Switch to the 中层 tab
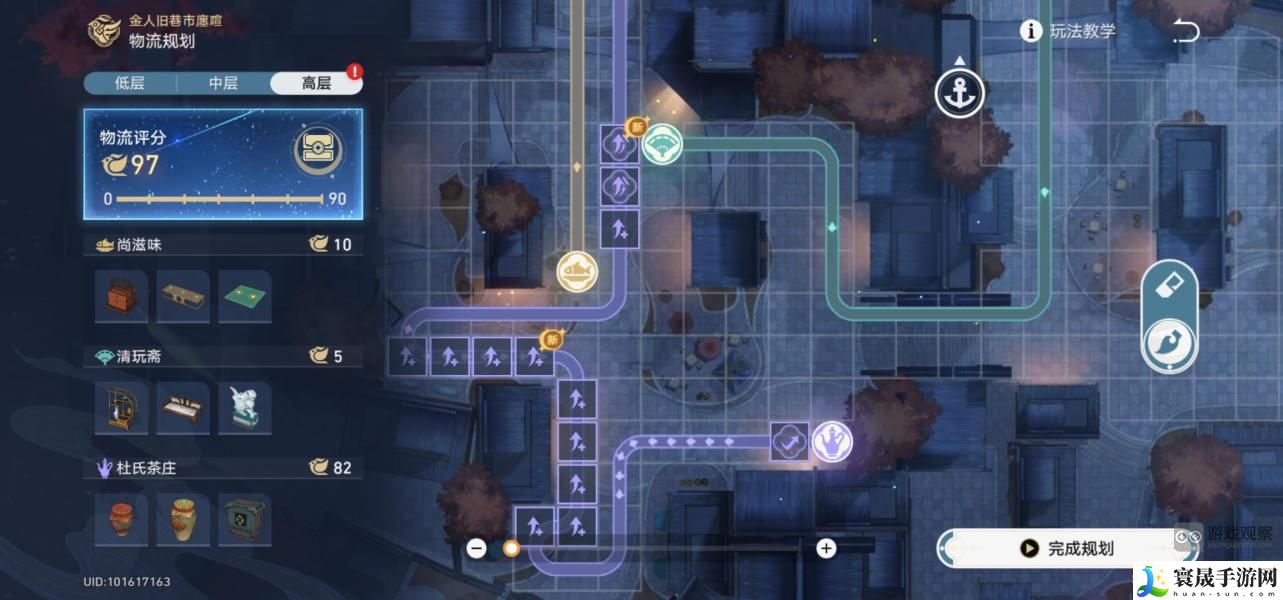Viewport: 1283px width, 600px height. coord(223,83)
